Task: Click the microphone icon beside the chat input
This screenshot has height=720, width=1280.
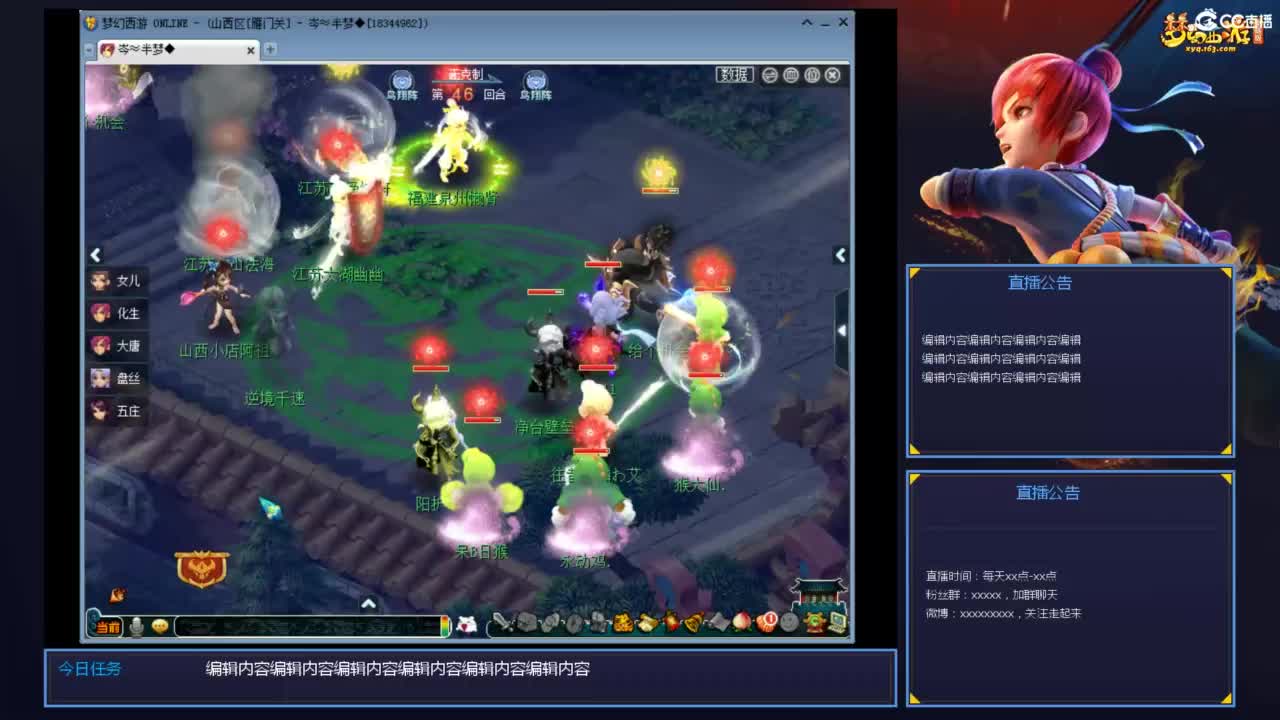Action: coord(137,626)
